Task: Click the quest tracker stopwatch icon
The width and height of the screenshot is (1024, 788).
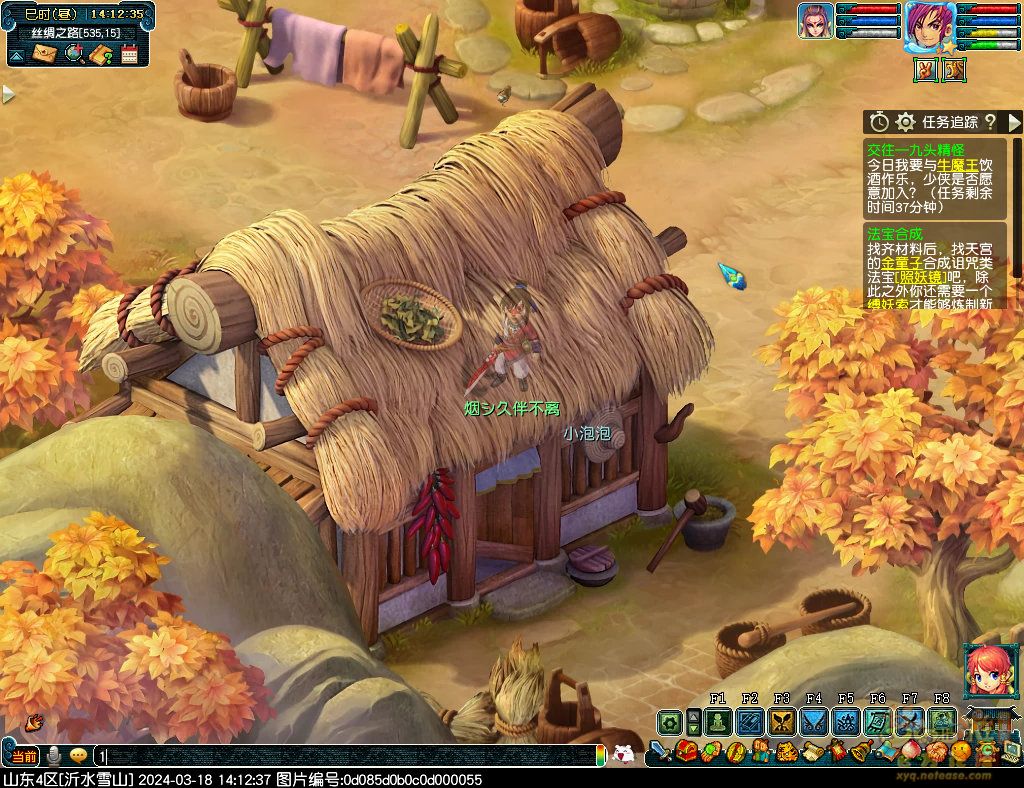Action: 879,122
